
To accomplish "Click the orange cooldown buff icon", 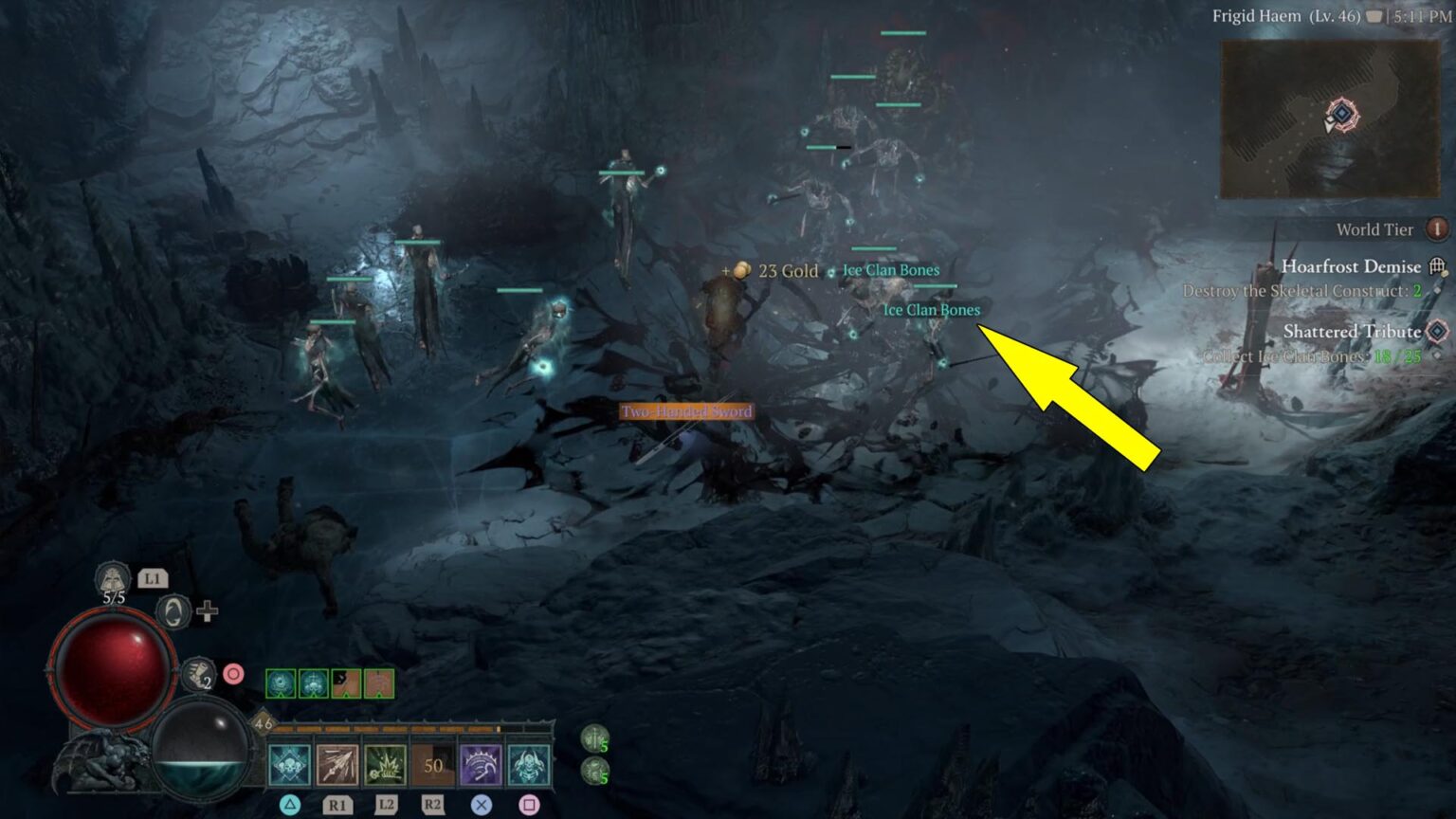I will tap(346, 683).
